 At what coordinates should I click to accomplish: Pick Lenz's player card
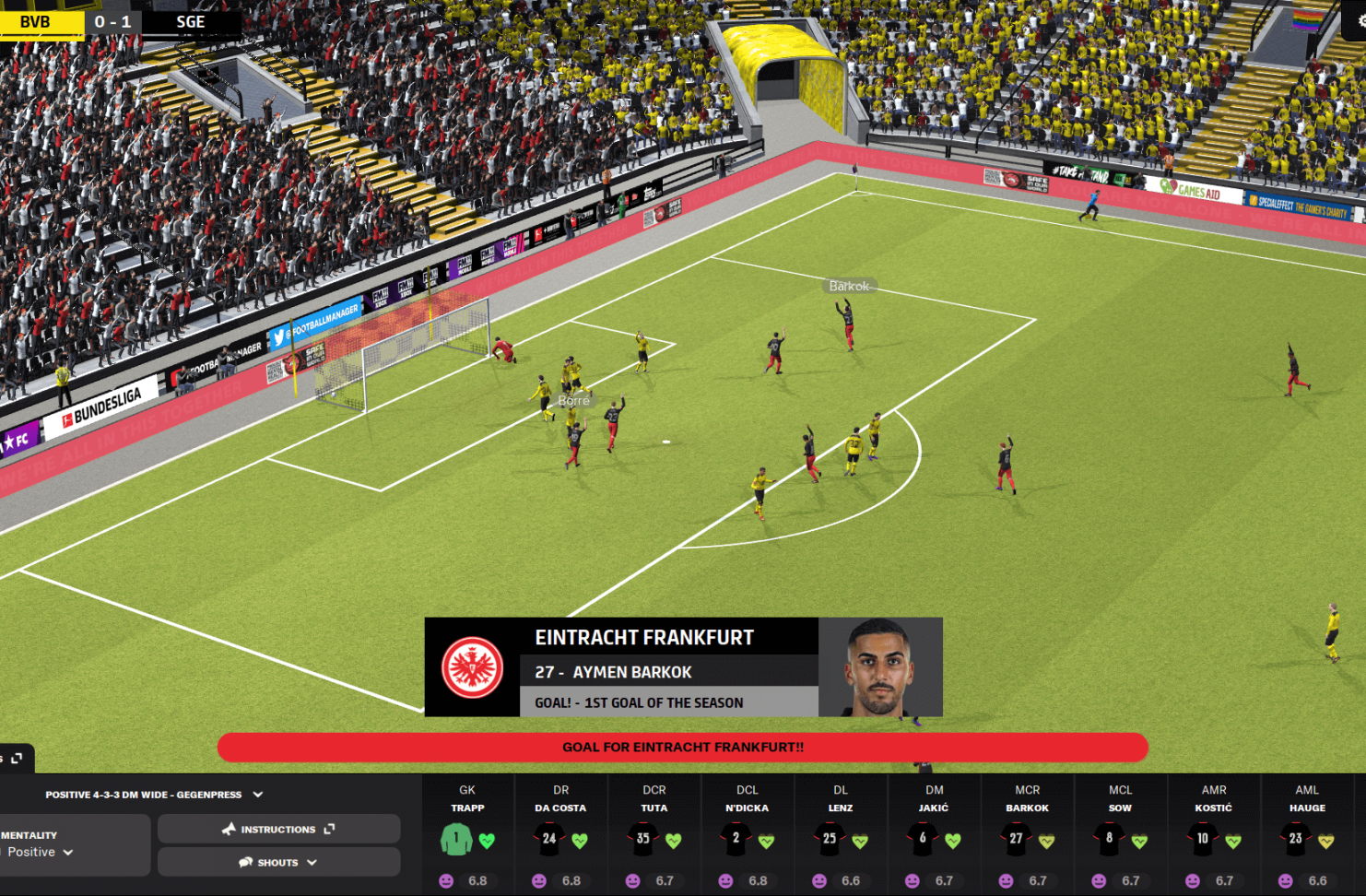pos(841,836)
